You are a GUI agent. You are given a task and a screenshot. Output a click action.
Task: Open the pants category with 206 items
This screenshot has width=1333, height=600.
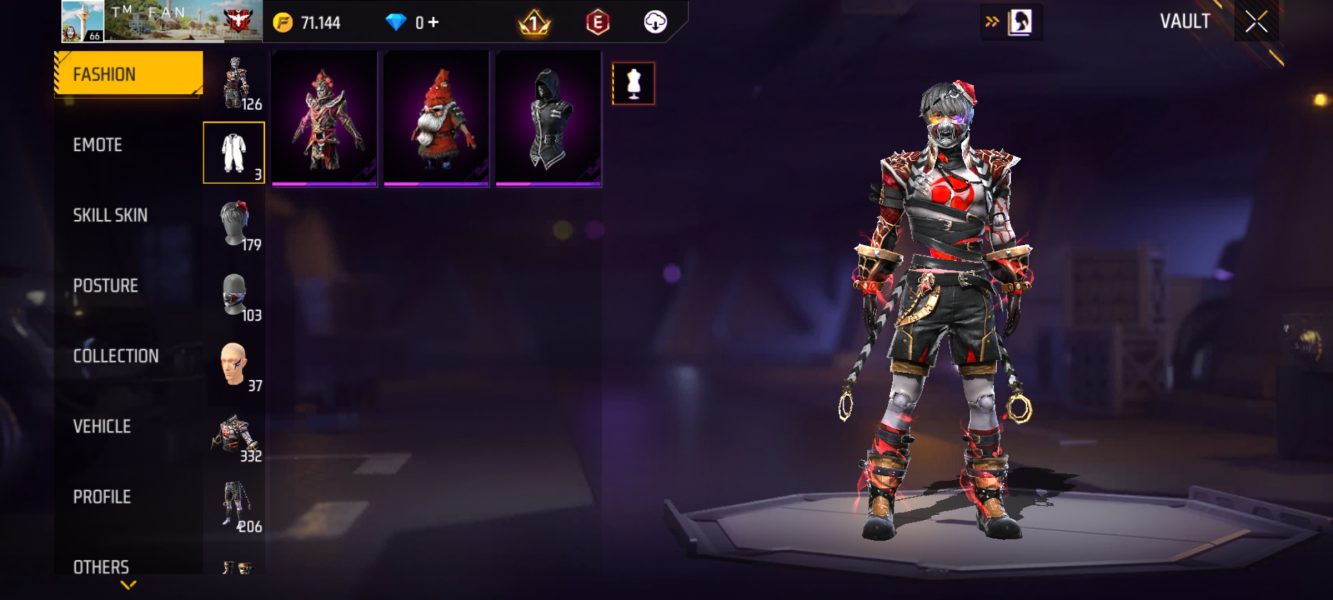234,505
